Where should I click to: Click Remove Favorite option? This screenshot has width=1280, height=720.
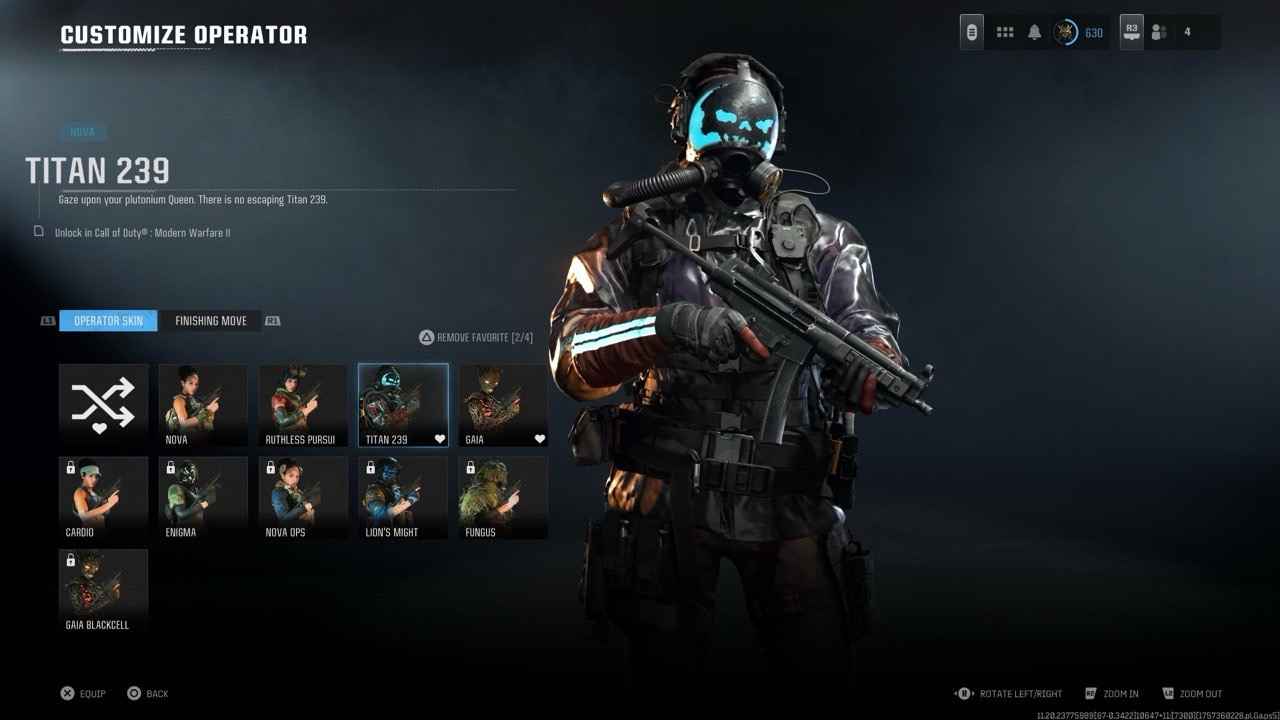coord(476,338)
